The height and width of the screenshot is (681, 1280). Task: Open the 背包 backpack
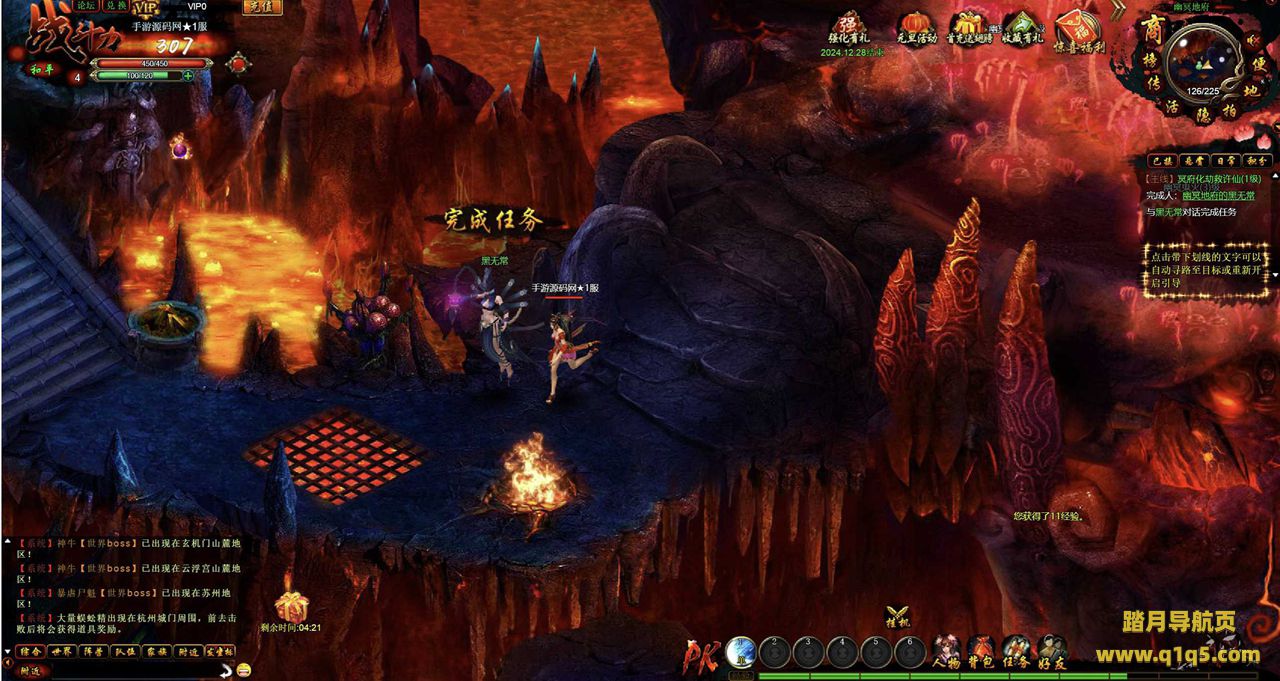coord(981,652)
